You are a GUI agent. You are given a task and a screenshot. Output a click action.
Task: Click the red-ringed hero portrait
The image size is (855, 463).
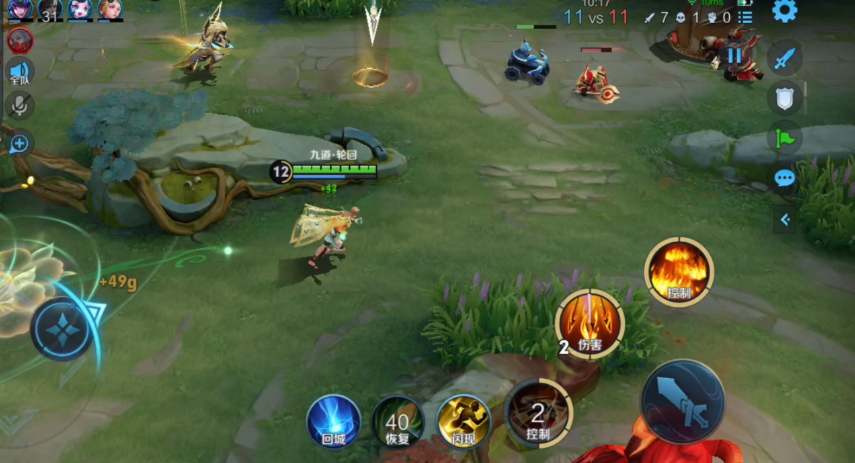[19, 41]
